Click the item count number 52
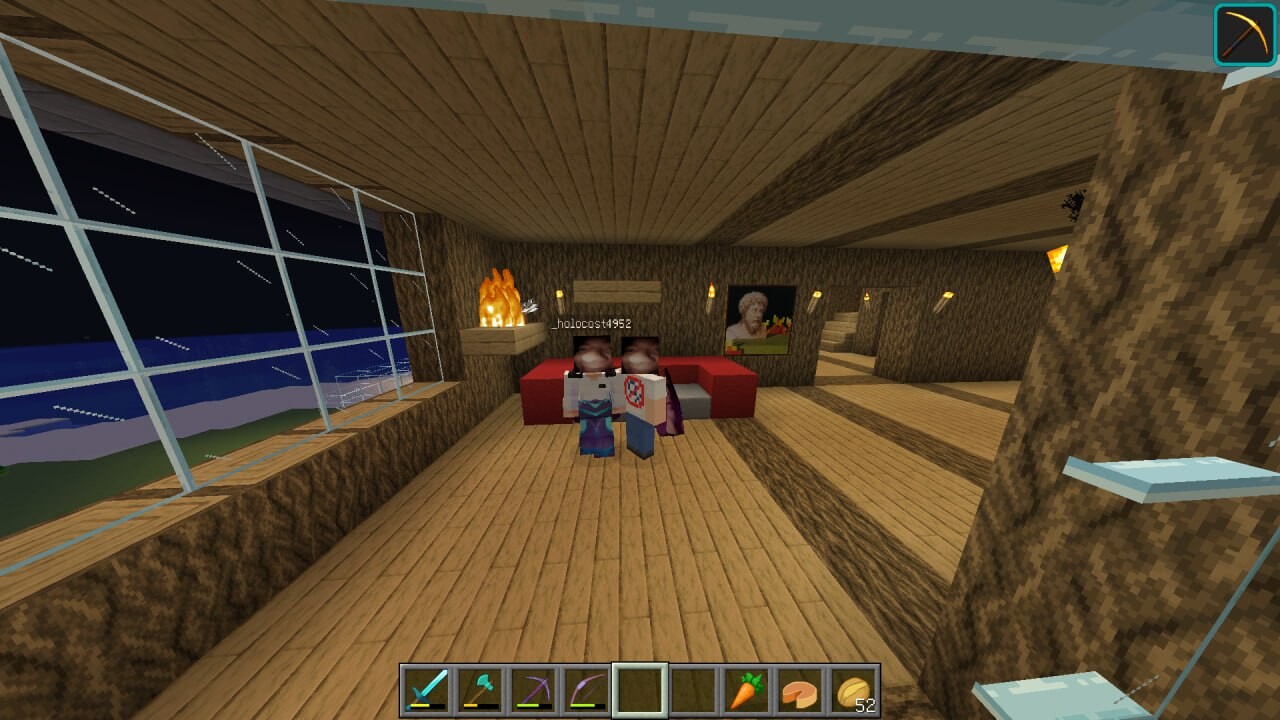This screenshot has height=720, width=1280. coord(867,704)
